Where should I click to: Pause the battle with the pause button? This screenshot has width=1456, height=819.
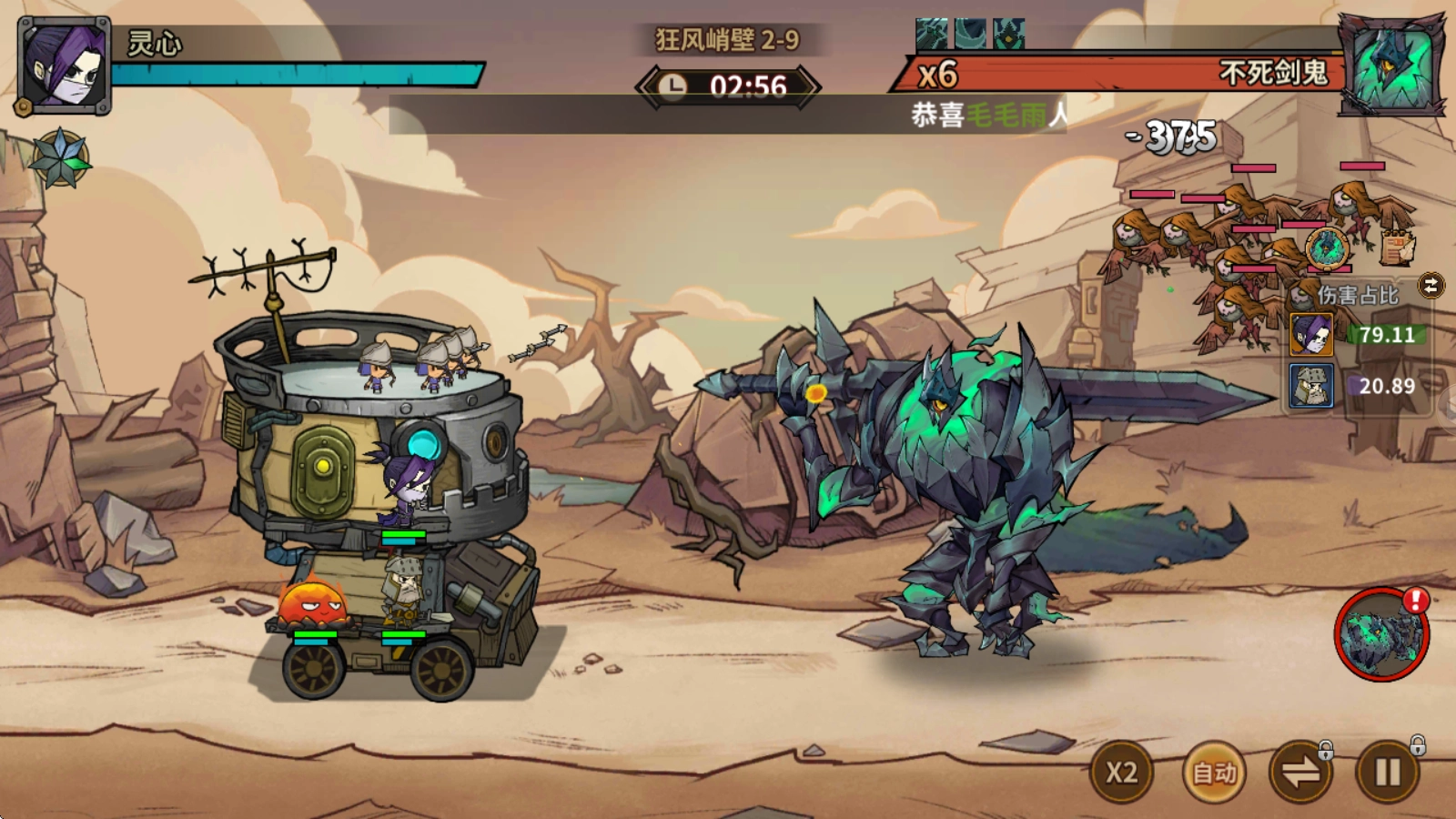tap(1388, 773)
